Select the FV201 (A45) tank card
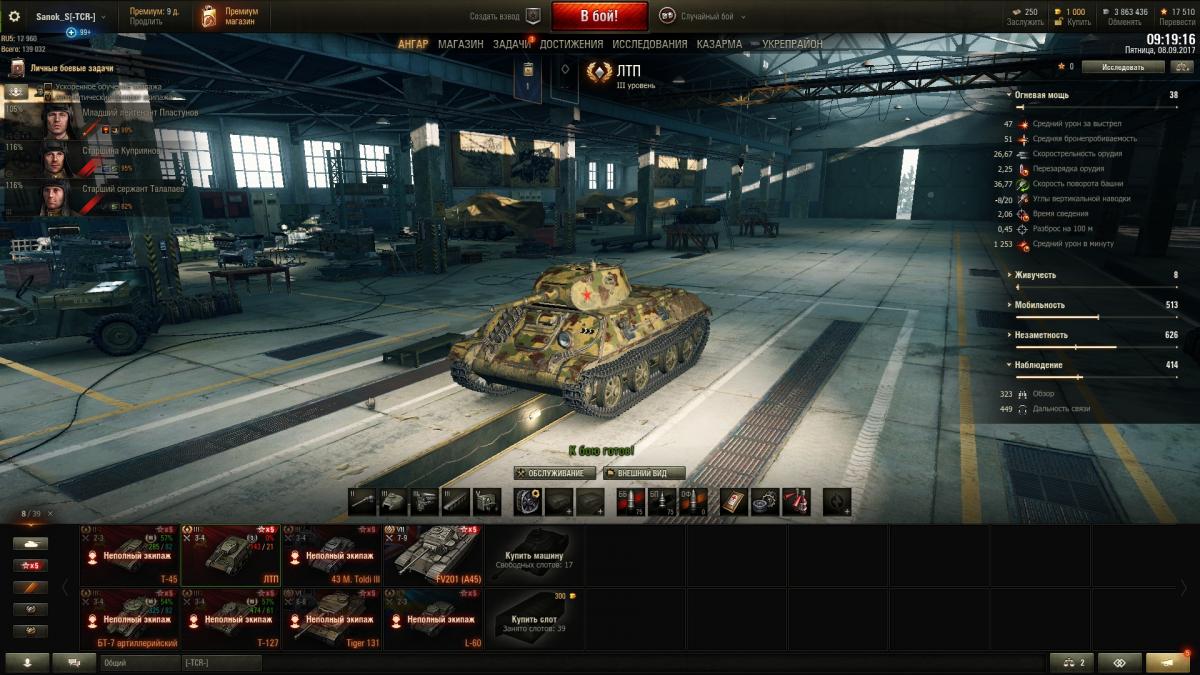The image size is (1200, 675). [x=433, y=555]
